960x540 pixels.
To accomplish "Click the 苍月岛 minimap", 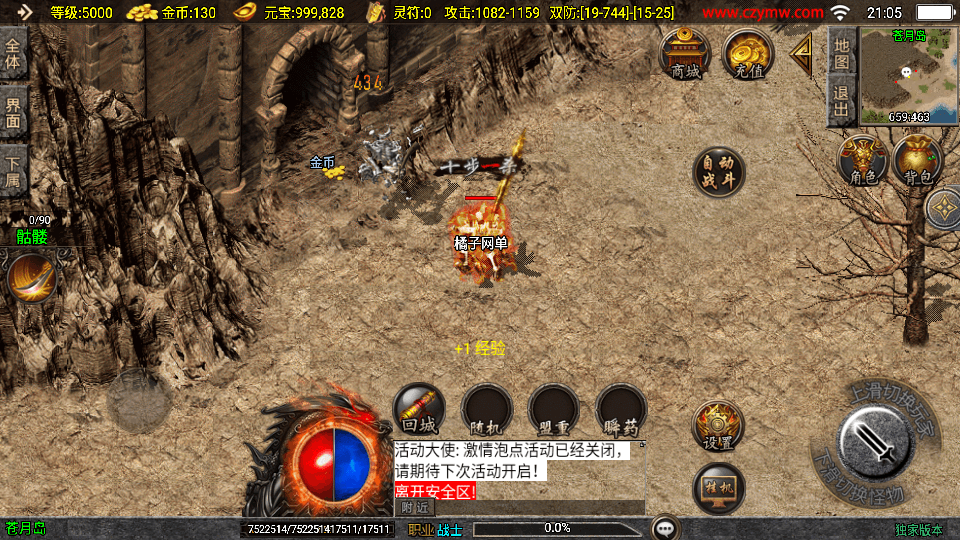I will (x=908, y=75).
